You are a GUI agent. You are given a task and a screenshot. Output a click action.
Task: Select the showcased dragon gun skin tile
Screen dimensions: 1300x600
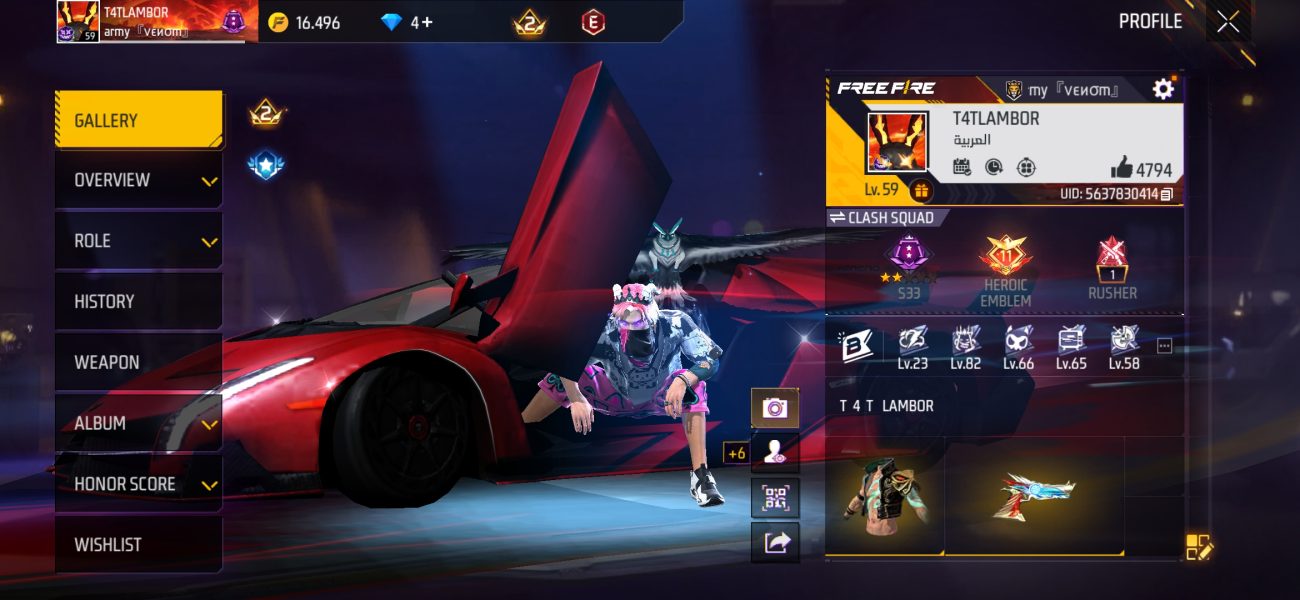[x=1033, y=495]
